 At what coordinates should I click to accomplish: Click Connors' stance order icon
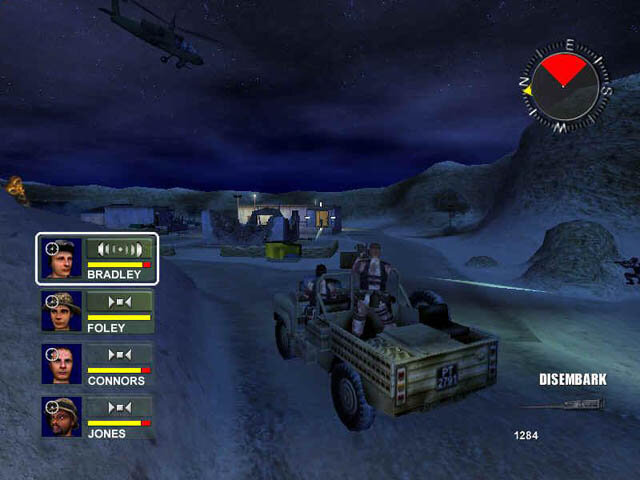coord(119,354)
